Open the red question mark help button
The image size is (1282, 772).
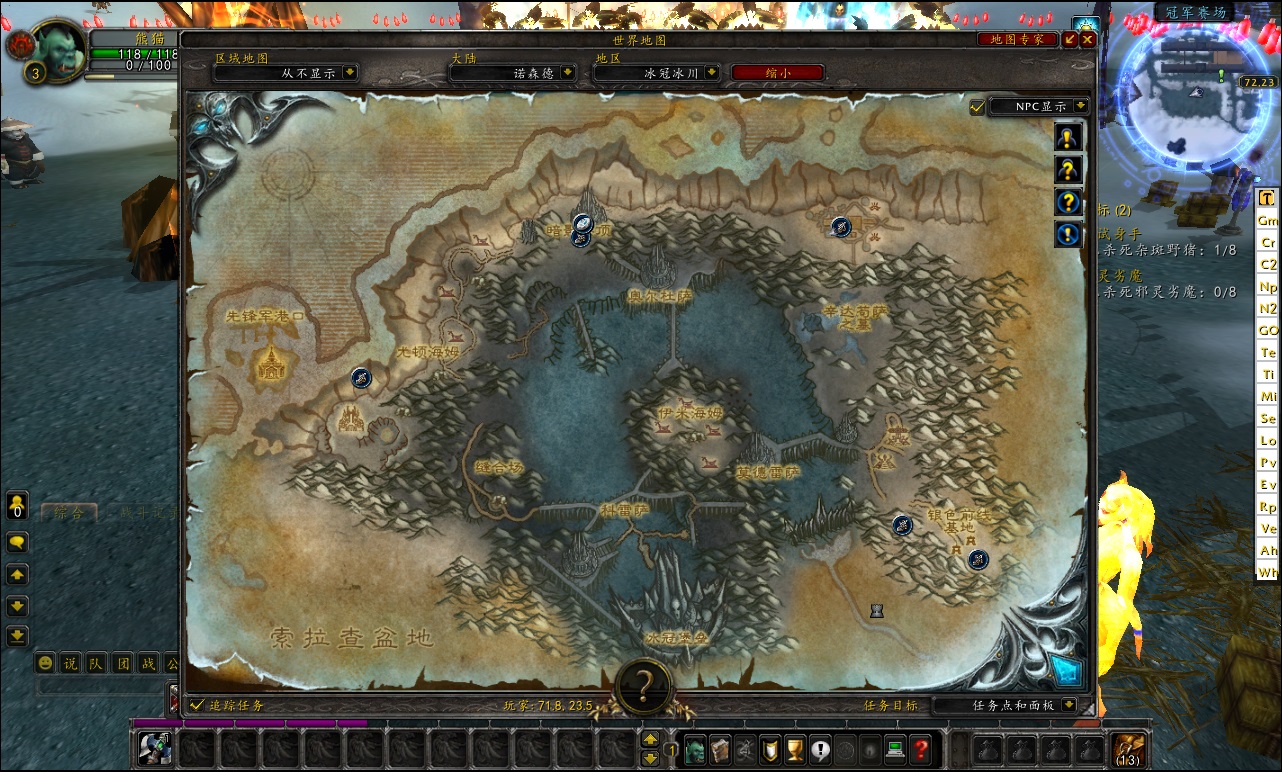pyautogui.click(x=922, y=748)
